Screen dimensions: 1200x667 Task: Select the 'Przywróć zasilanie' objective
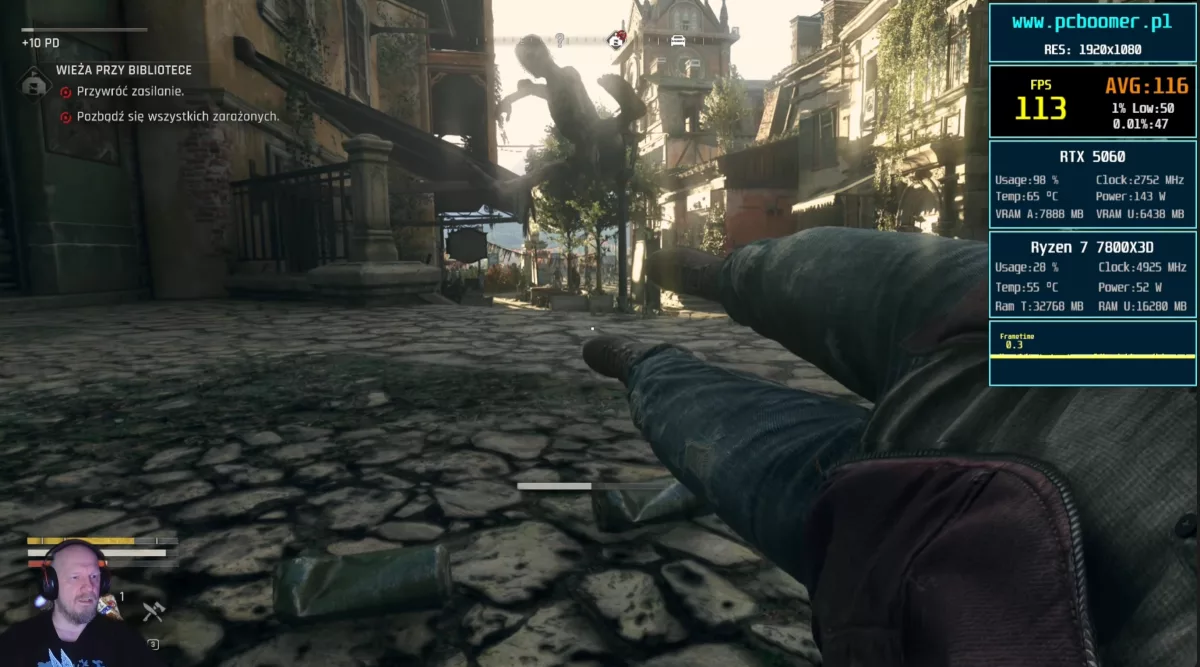[130, 91]
